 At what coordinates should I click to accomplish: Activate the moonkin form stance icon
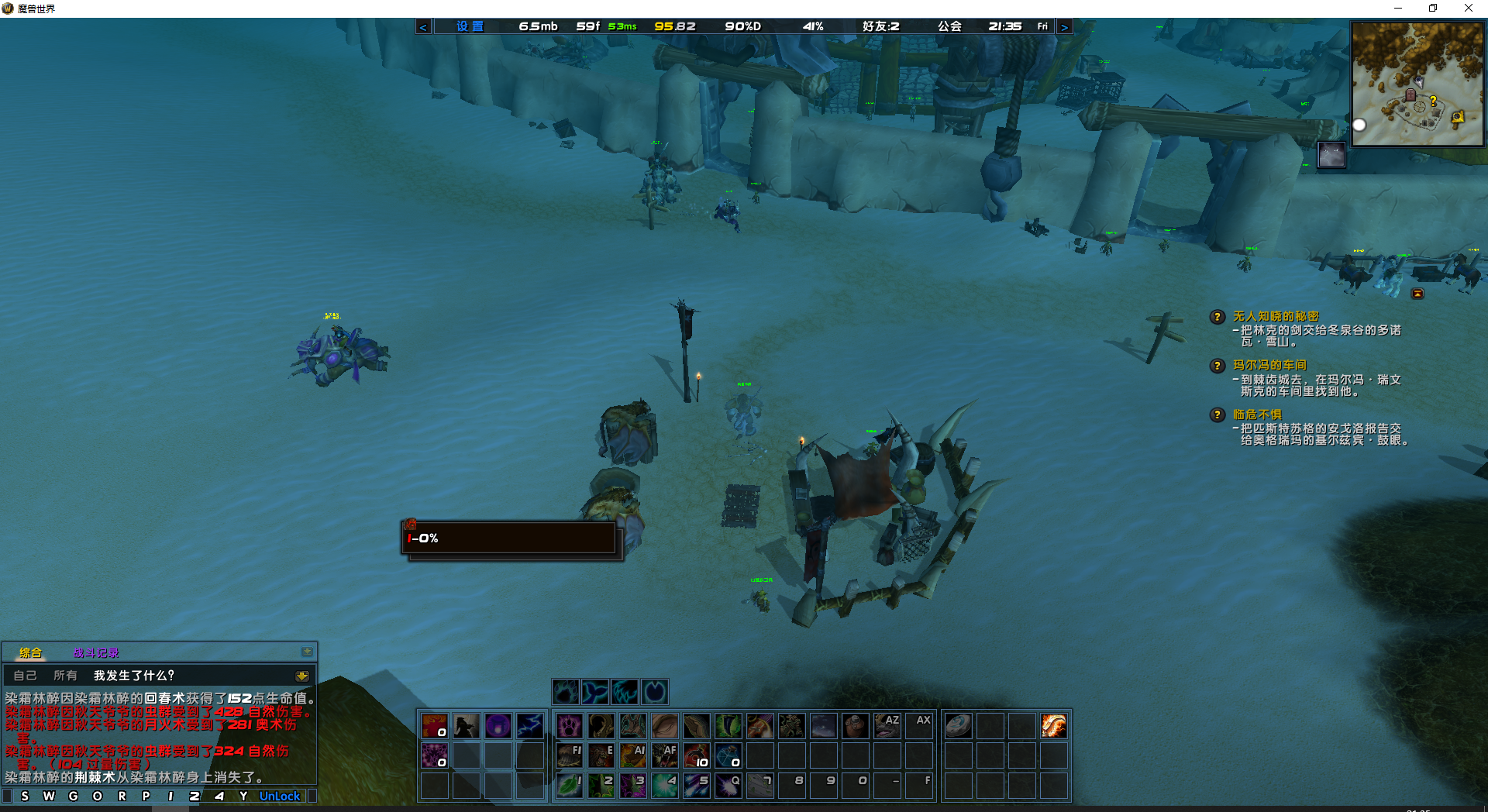point(655,691)
